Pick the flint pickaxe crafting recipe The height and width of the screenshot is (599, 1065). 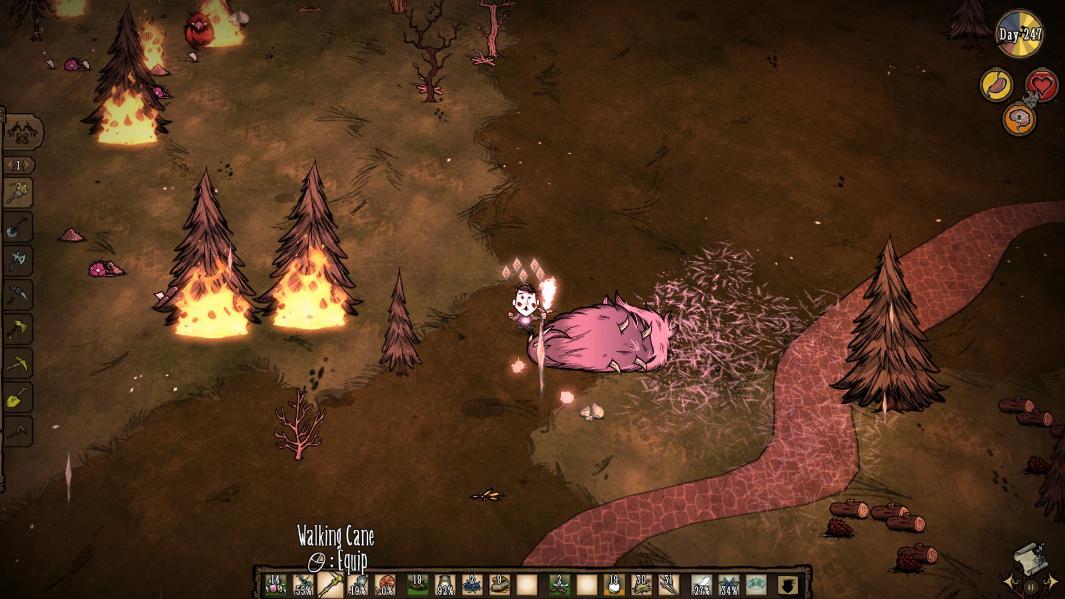pos(19,295)
